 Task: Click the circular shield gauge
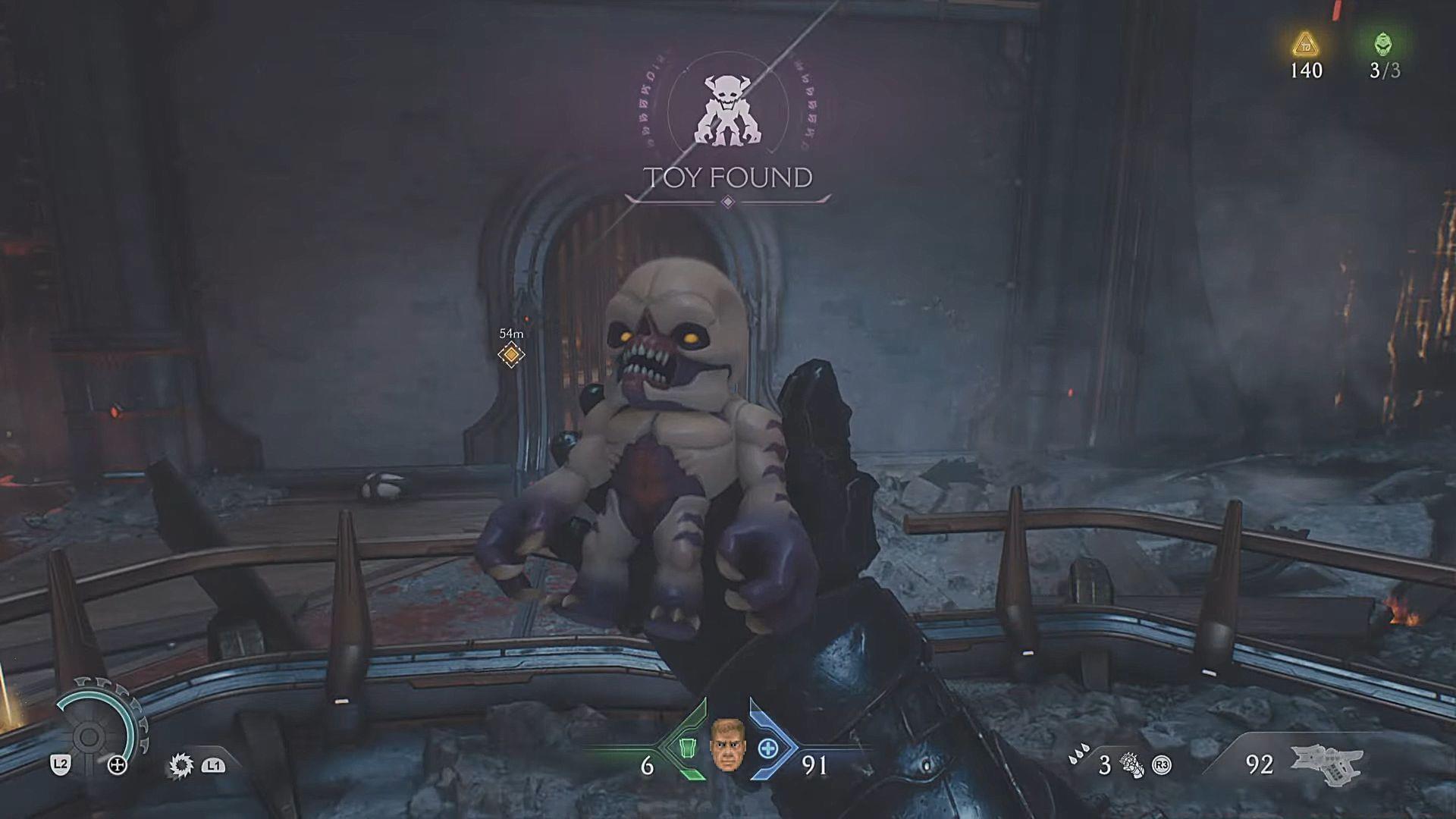coord(90,734)
